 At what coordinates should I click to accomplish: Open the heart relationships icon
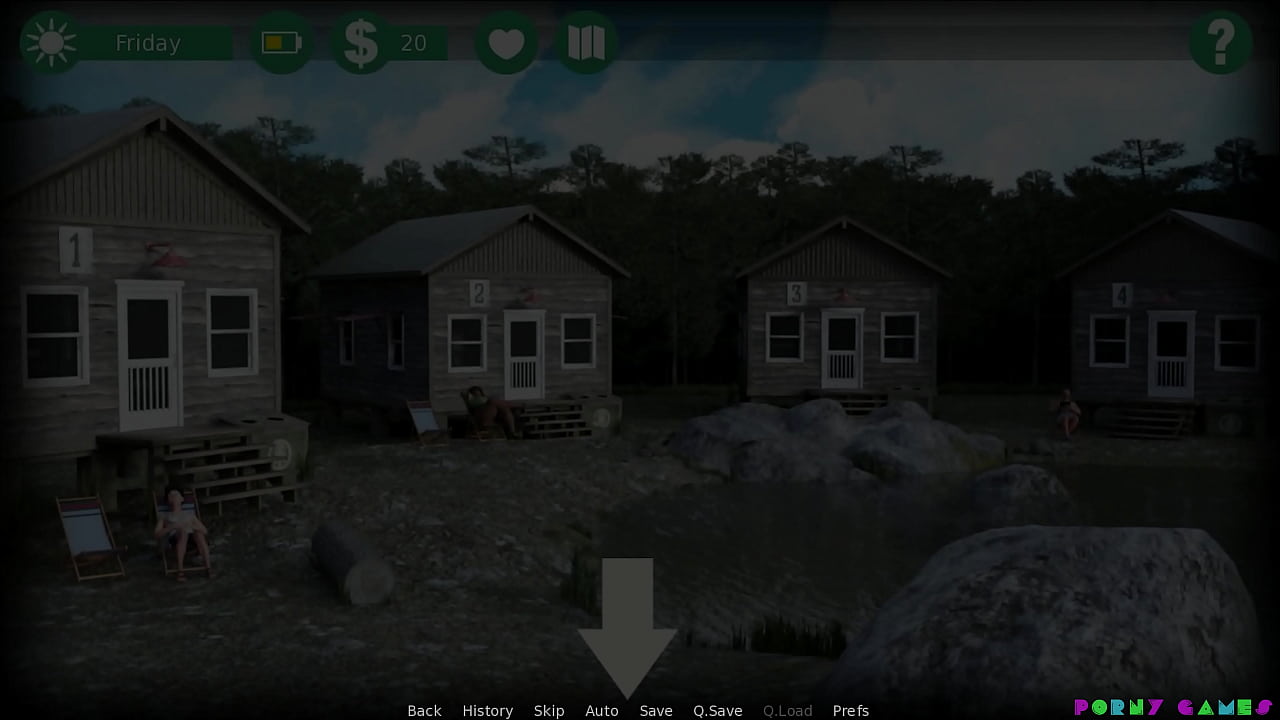click(x=506, y=42)
